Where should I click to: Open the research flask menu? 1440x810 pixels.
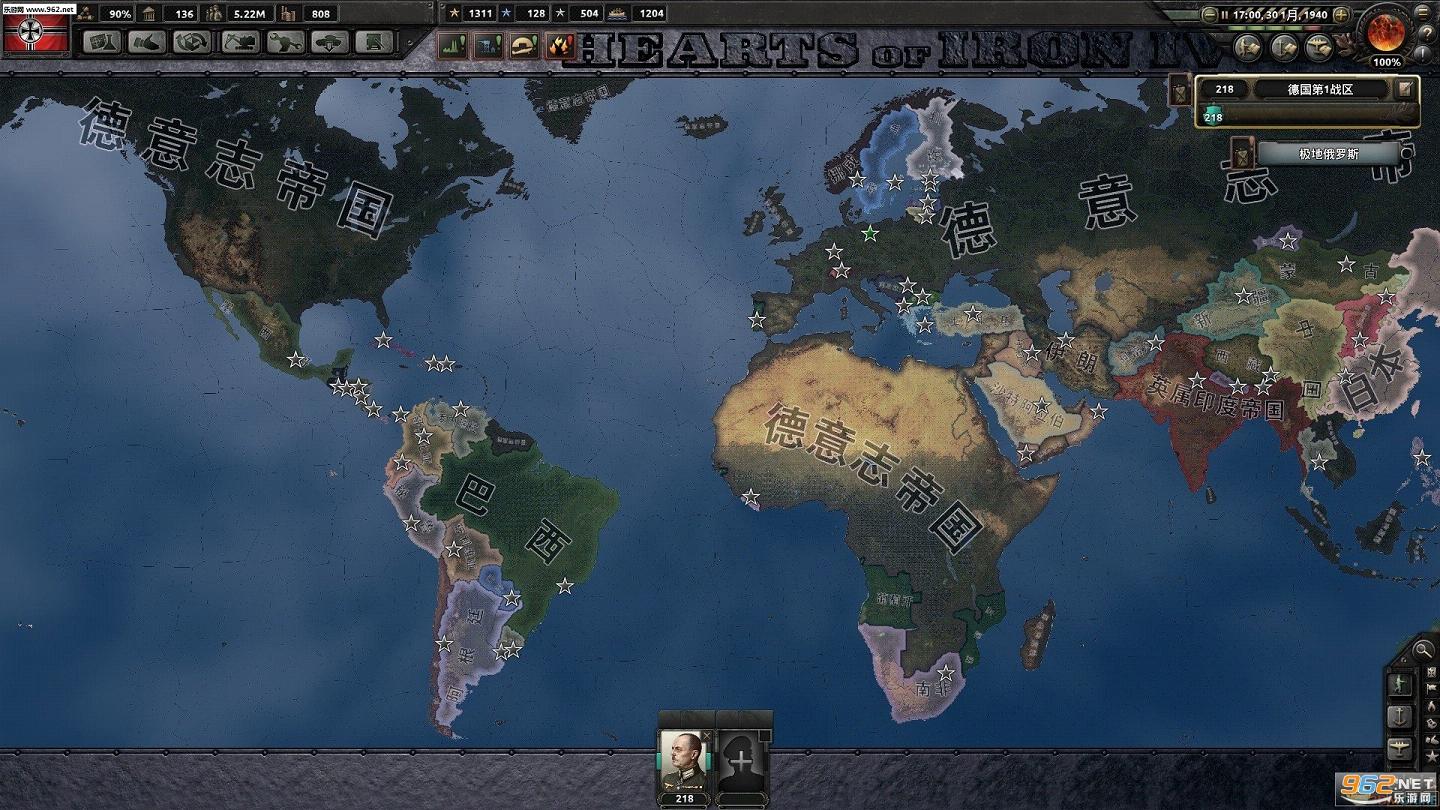[101, 42]
